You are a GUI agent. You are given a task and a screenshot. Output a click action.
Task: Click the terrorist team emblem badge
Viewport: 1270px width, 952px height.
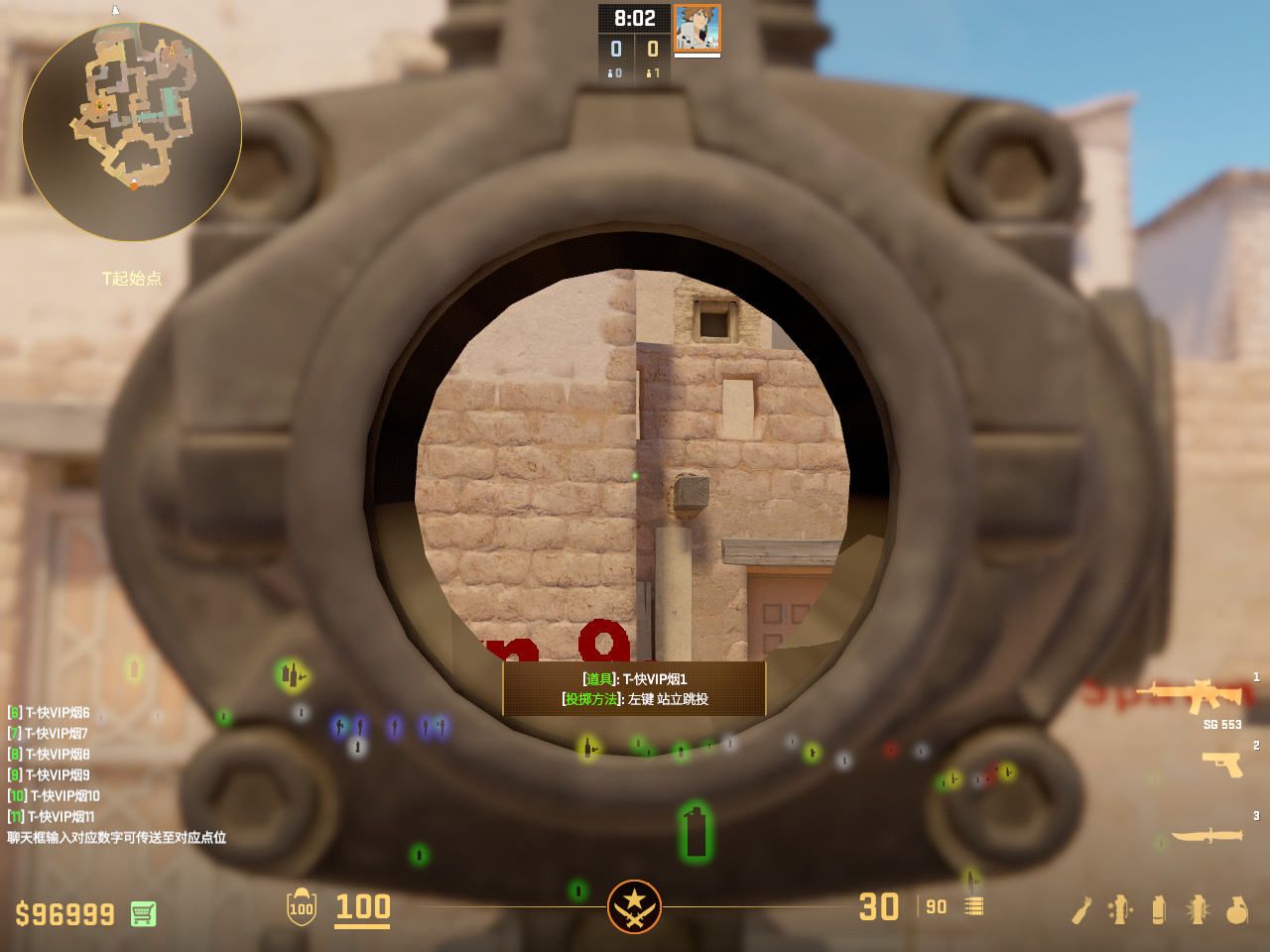634,906
